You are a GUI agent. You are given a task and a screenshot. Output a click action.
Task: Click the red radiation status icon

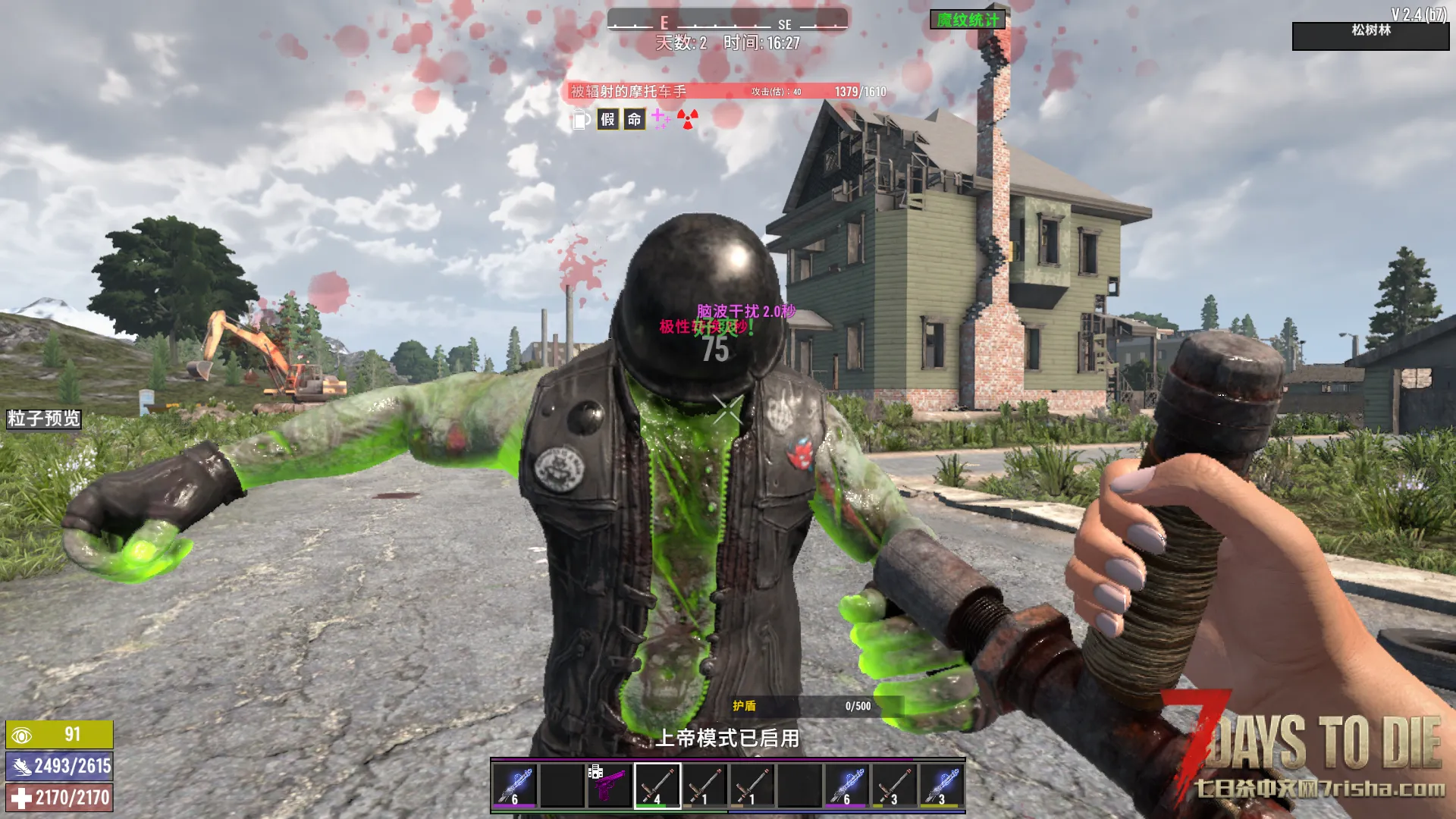(688, 119)
